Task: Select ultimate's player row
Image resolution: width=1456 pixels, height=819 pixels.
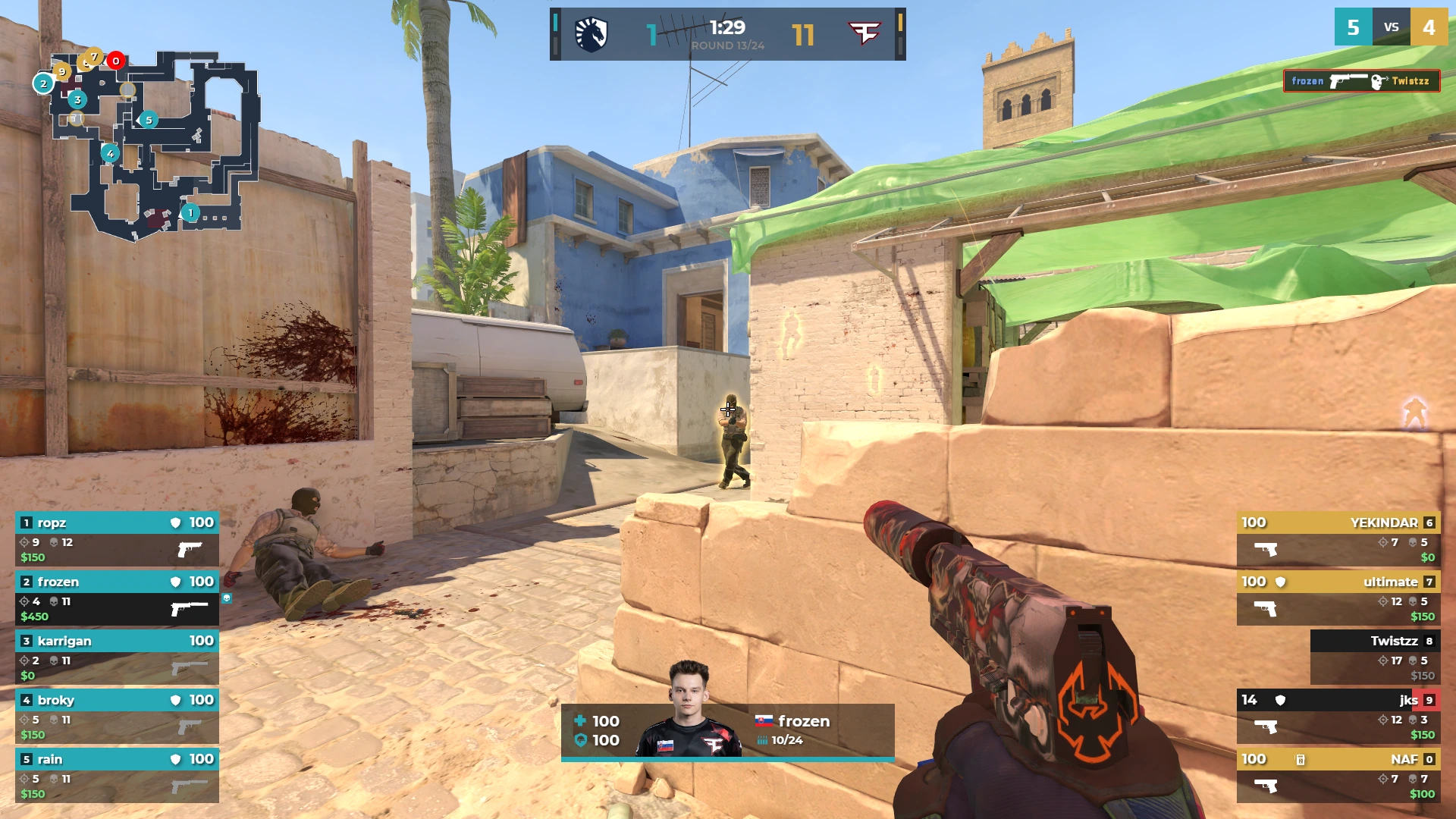Action: tap(1338, 598)
